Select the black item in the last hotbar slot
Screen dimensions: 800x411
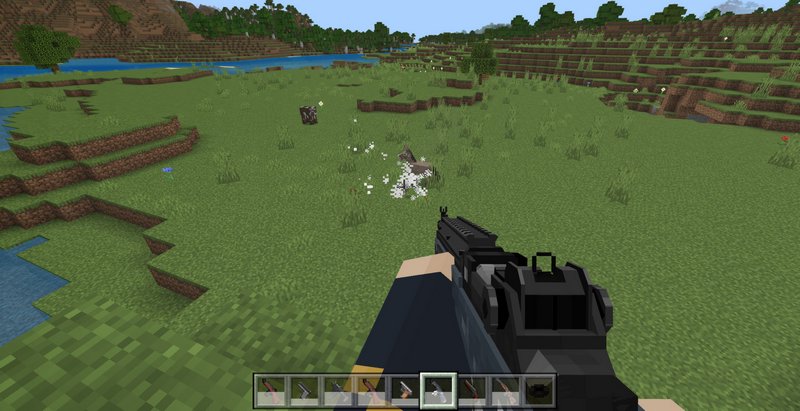coord(540,390)
